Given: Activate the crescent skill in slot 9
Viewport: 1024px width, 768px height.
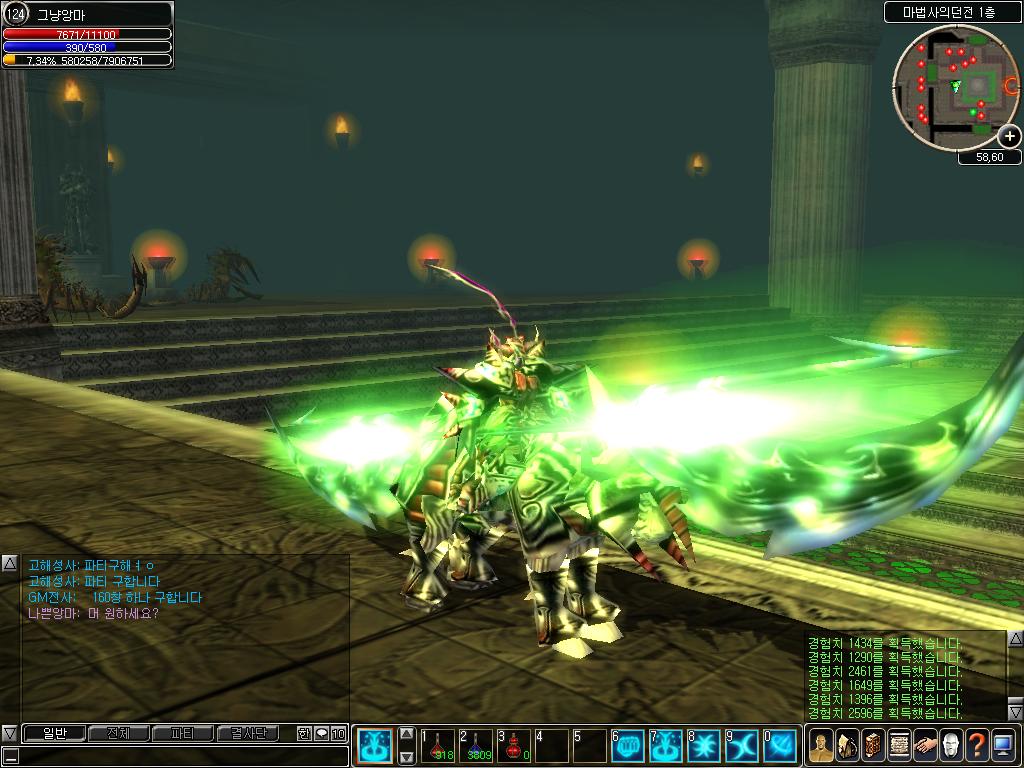Looking at the screenshot, I should coord(742,745).
